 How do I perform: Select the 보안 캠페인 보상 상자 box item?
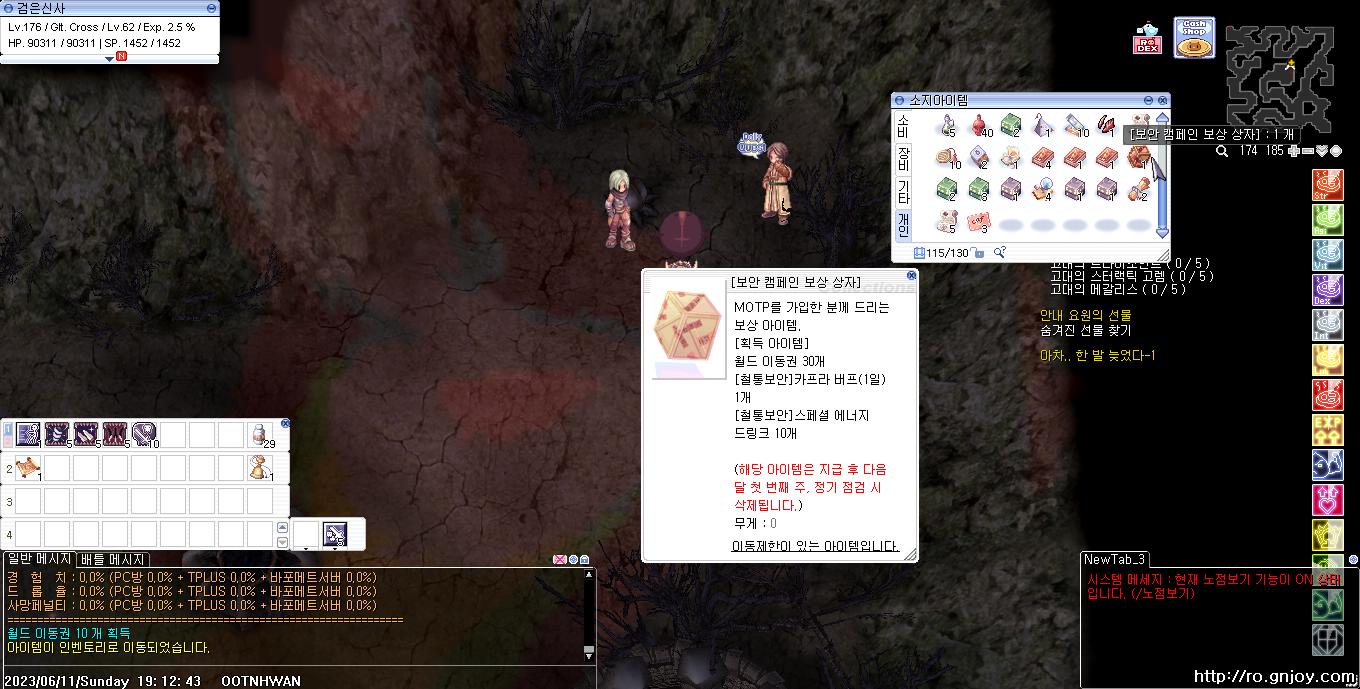1138,157
